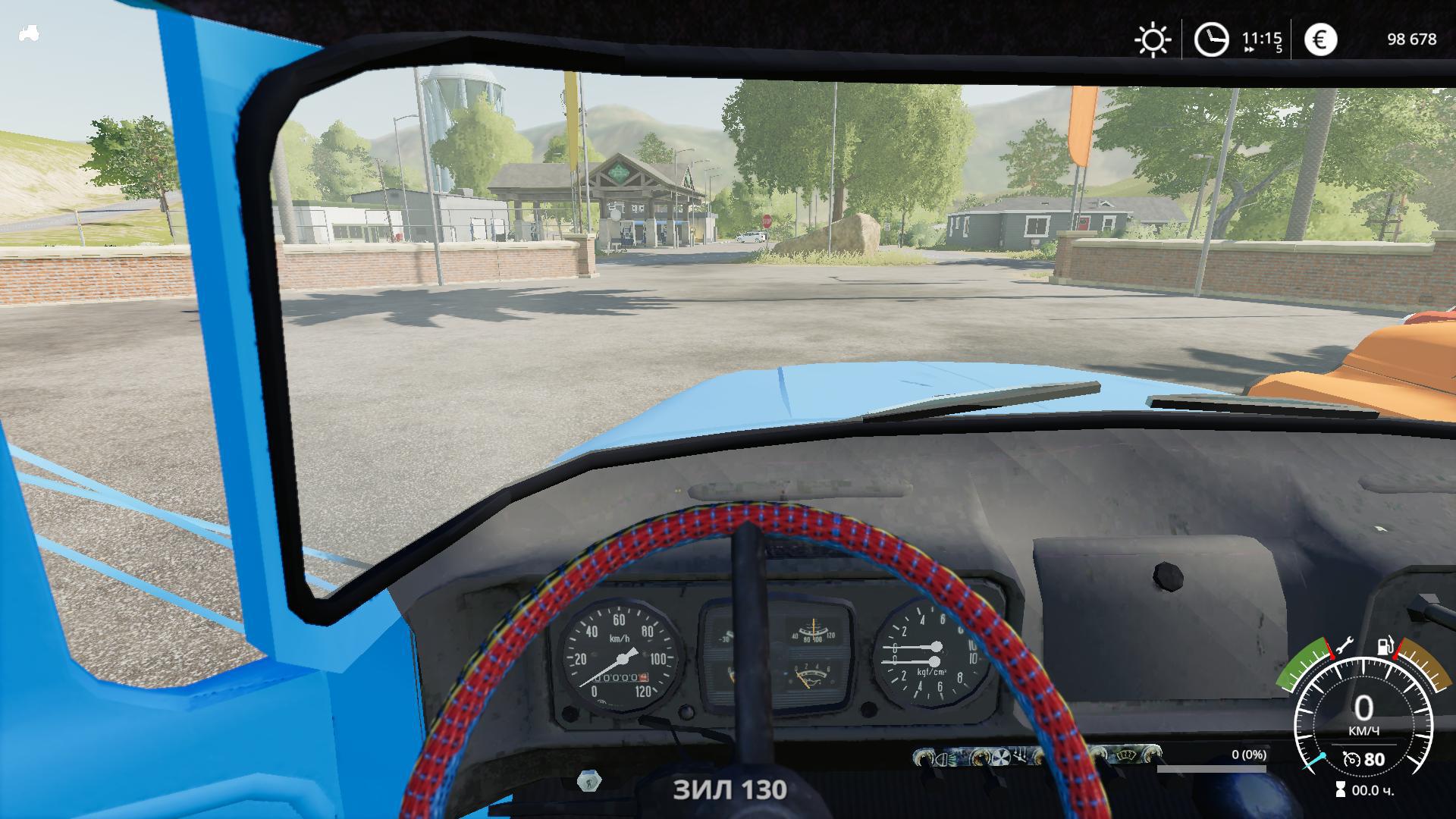Screen dimensions: 1456x819
Task: Select the fuel pump icon
Action: coord(1386,646)
